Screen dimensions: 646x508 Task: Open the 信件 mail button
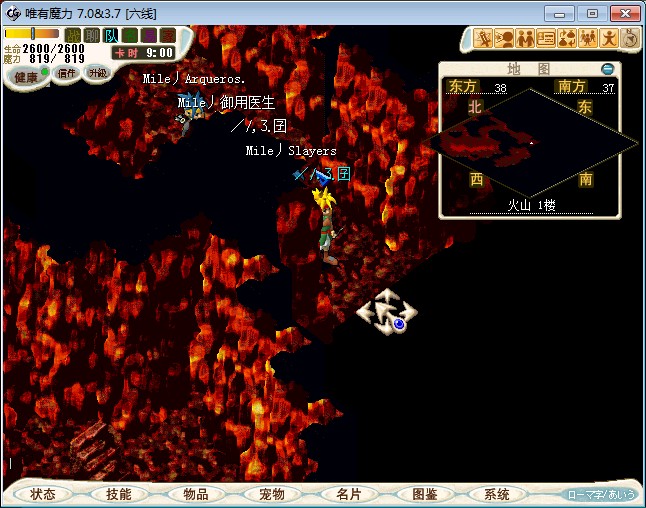(x=67, y=73)
